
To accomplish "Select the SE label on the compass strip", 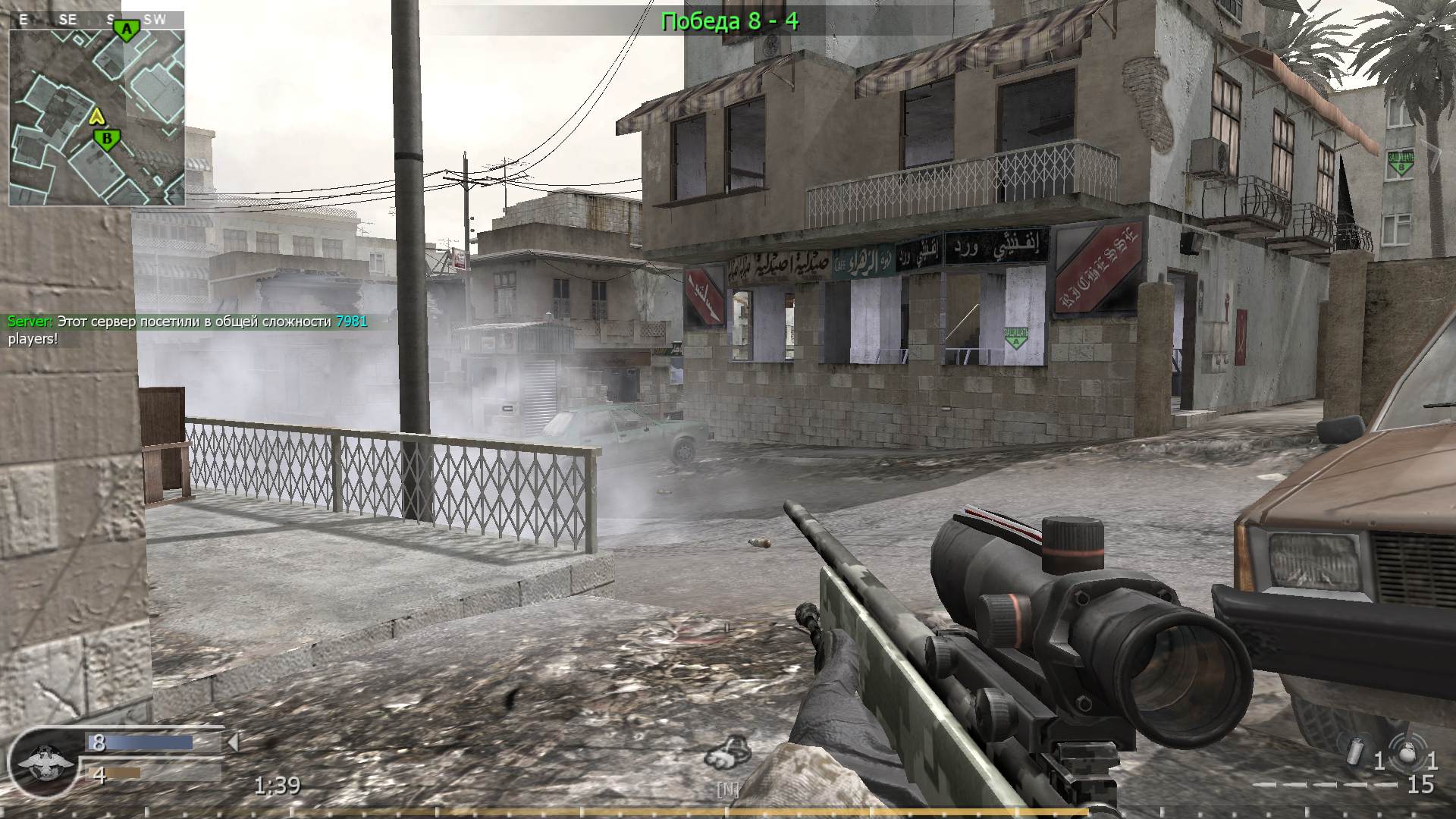I will 67,19.
